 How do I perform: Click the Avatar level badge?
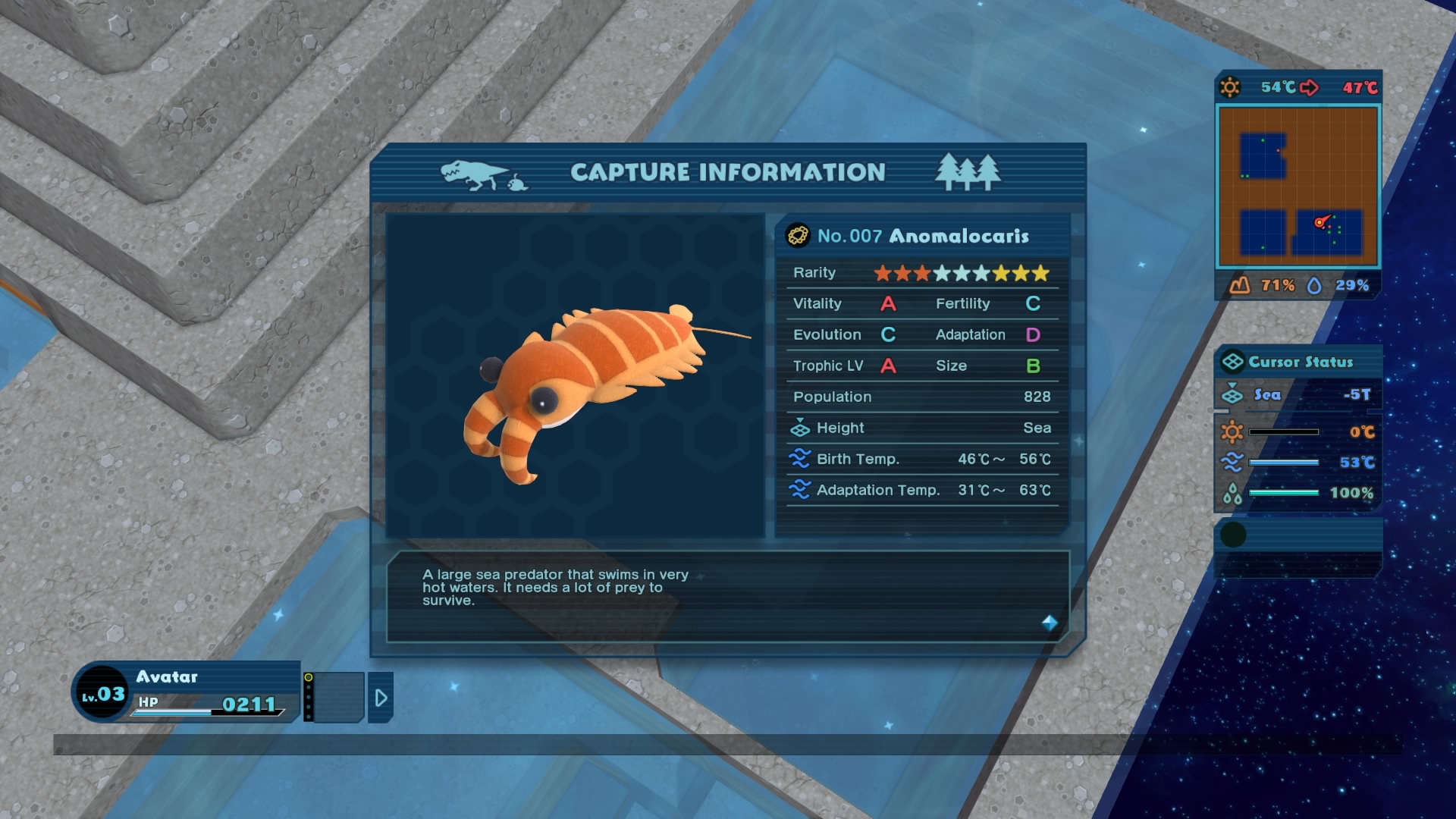click(103, 693)
